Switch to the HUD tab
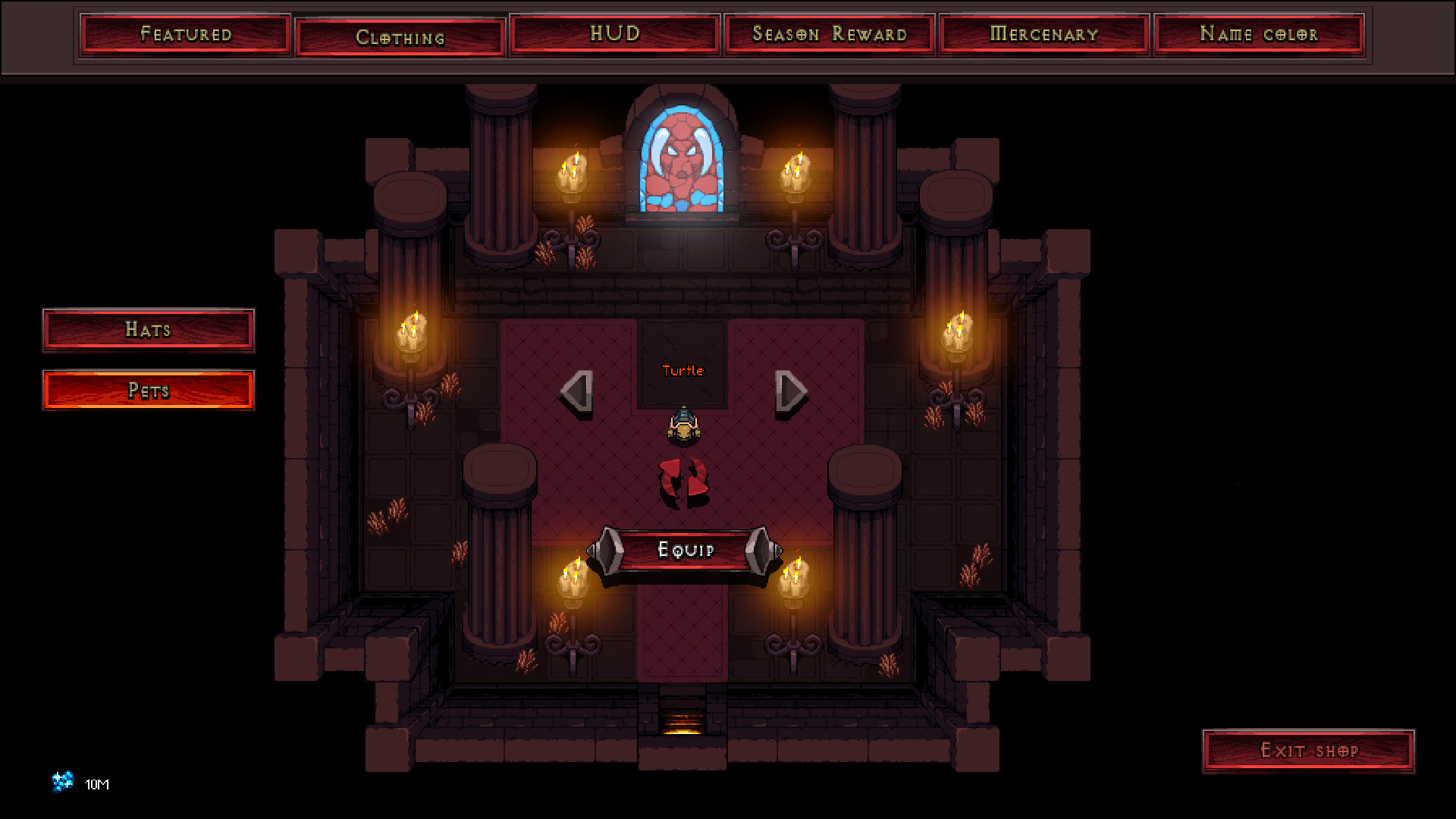 tap(615, 33)
